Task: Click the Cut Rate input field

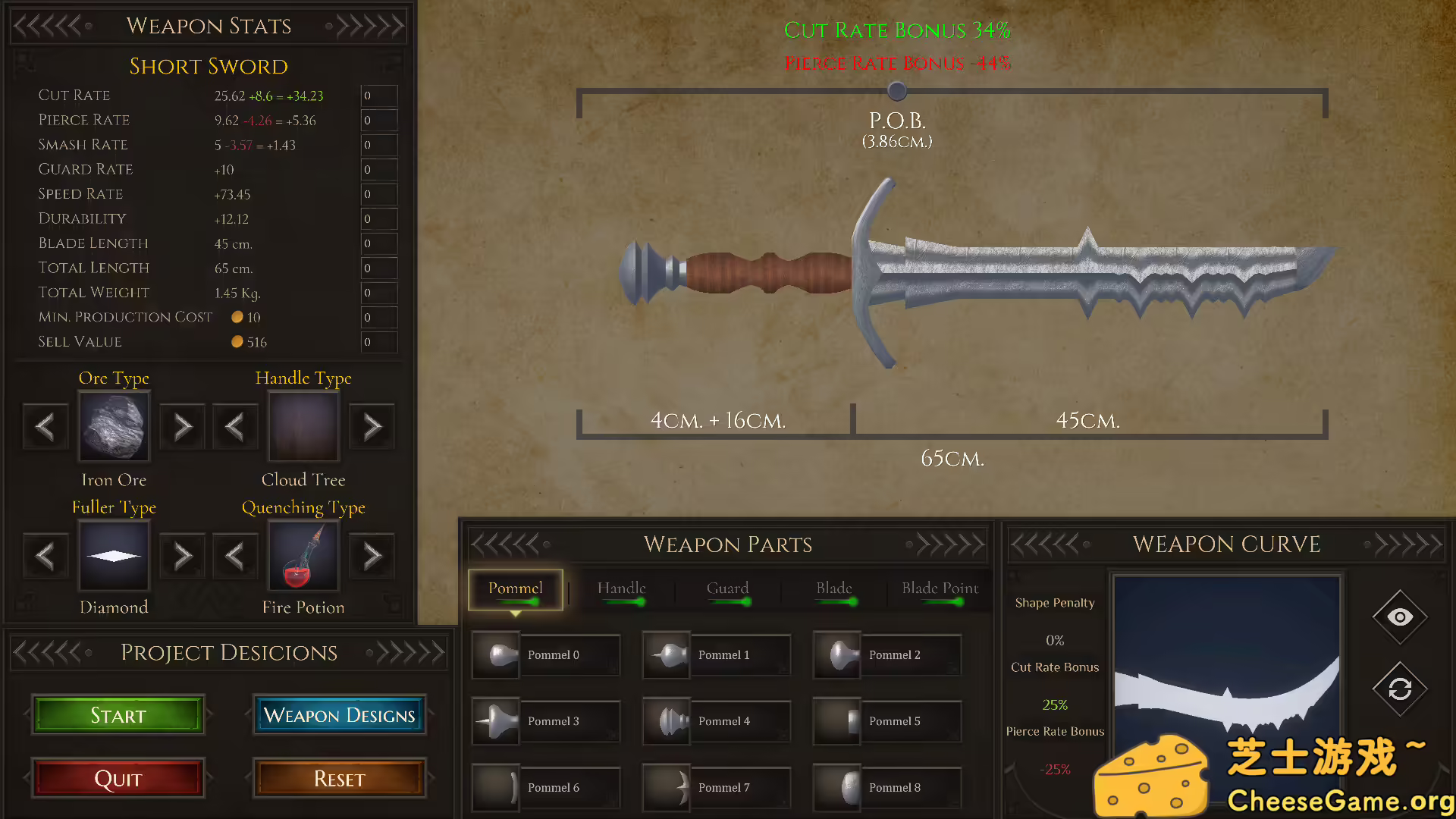Action: pos(378,96)
